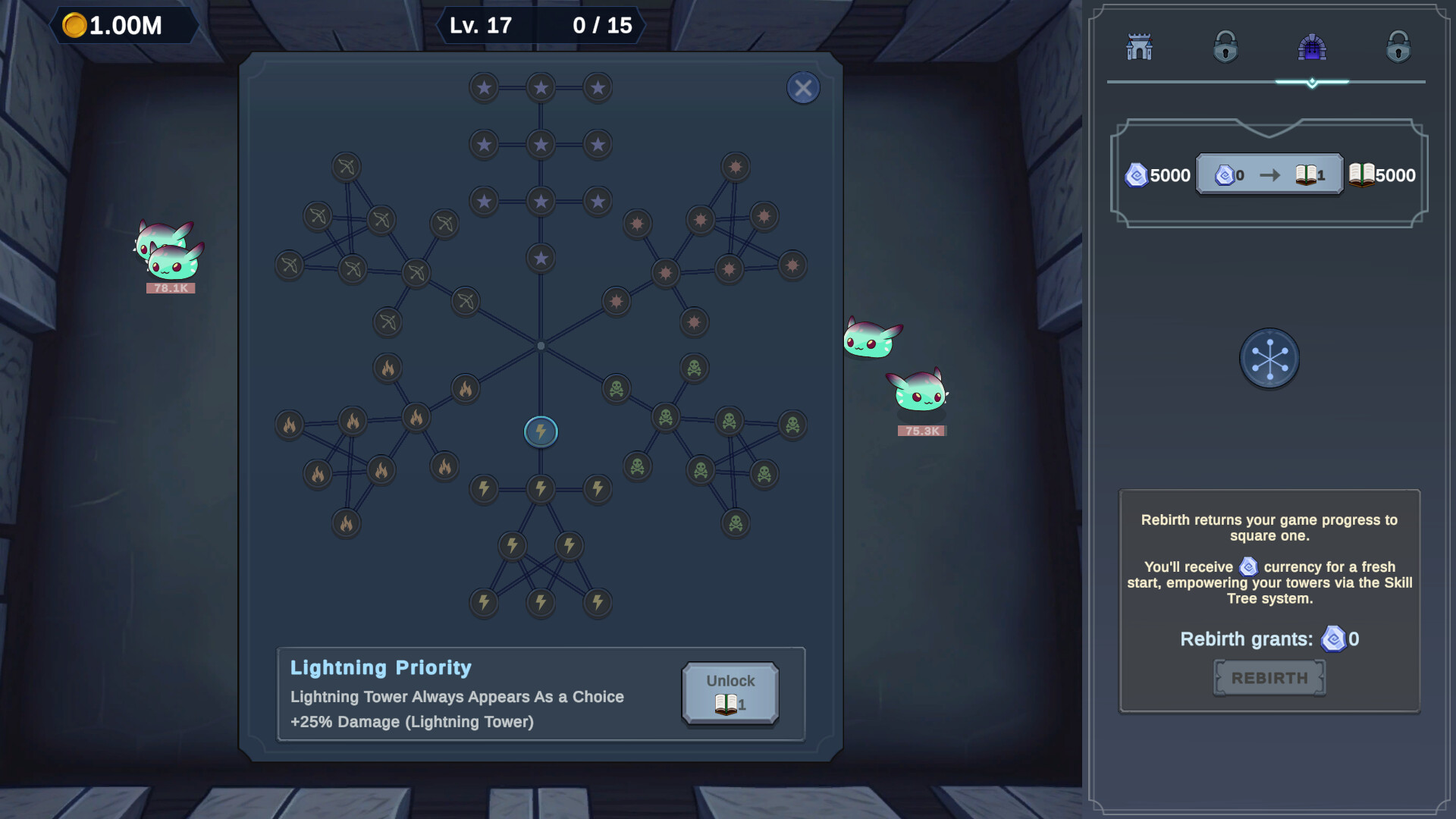Click the gold coin icon showing 1.00M
Viewport: 1456px width, 819px height.
(x=74, y=24)
